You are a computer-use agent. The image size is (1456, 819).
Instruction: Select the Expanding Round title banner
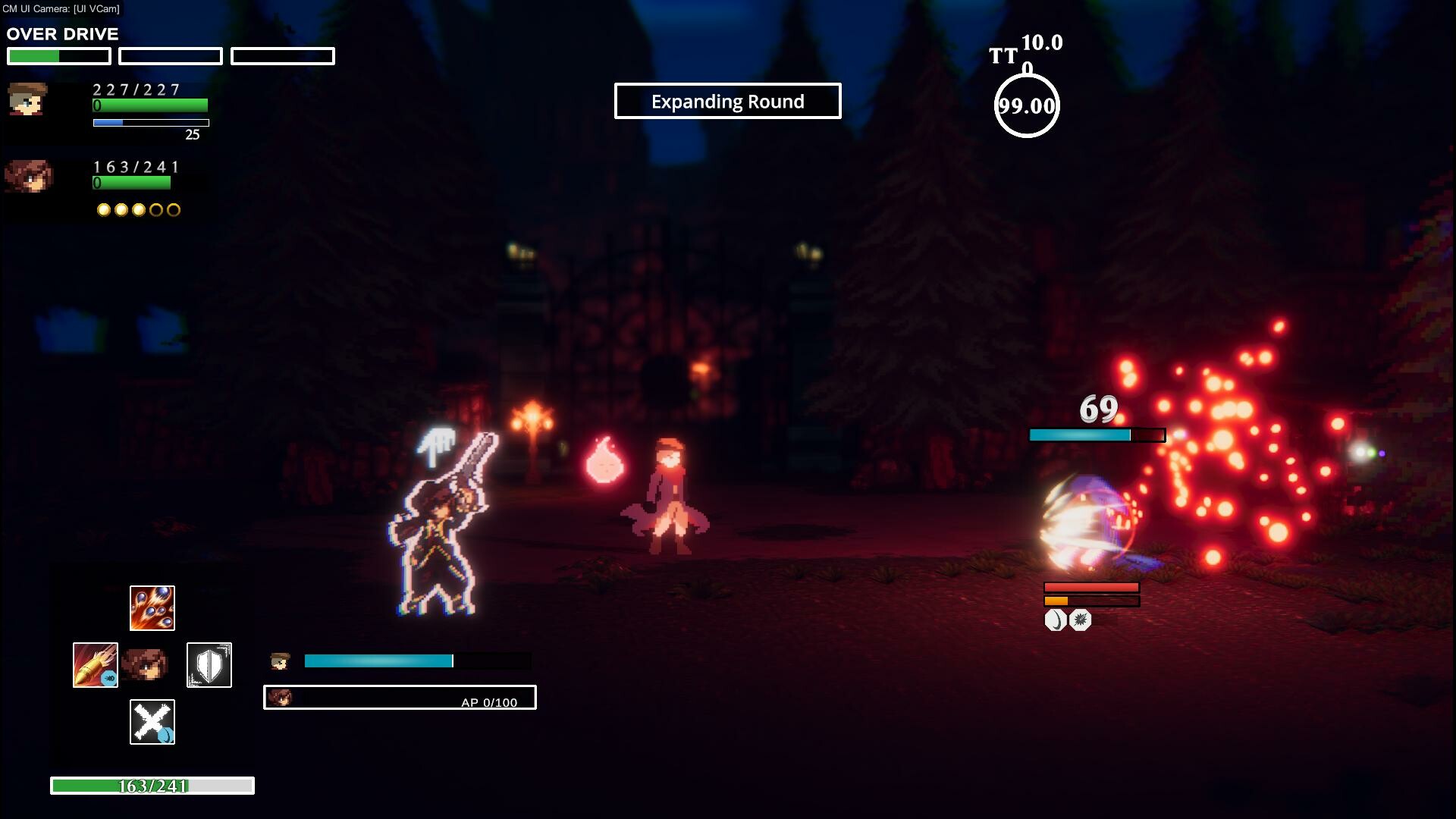727,101
